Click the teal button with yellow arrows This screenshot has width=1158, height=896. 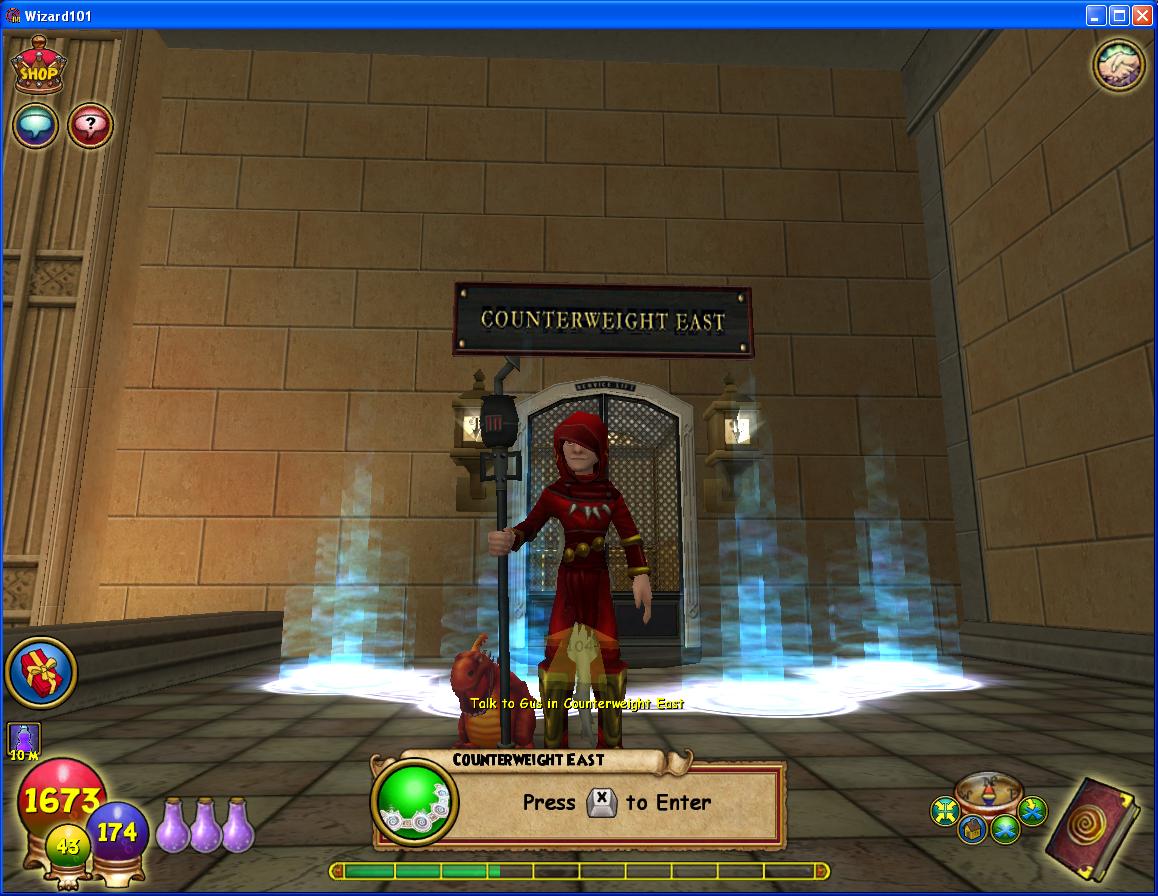pos(945,811)
